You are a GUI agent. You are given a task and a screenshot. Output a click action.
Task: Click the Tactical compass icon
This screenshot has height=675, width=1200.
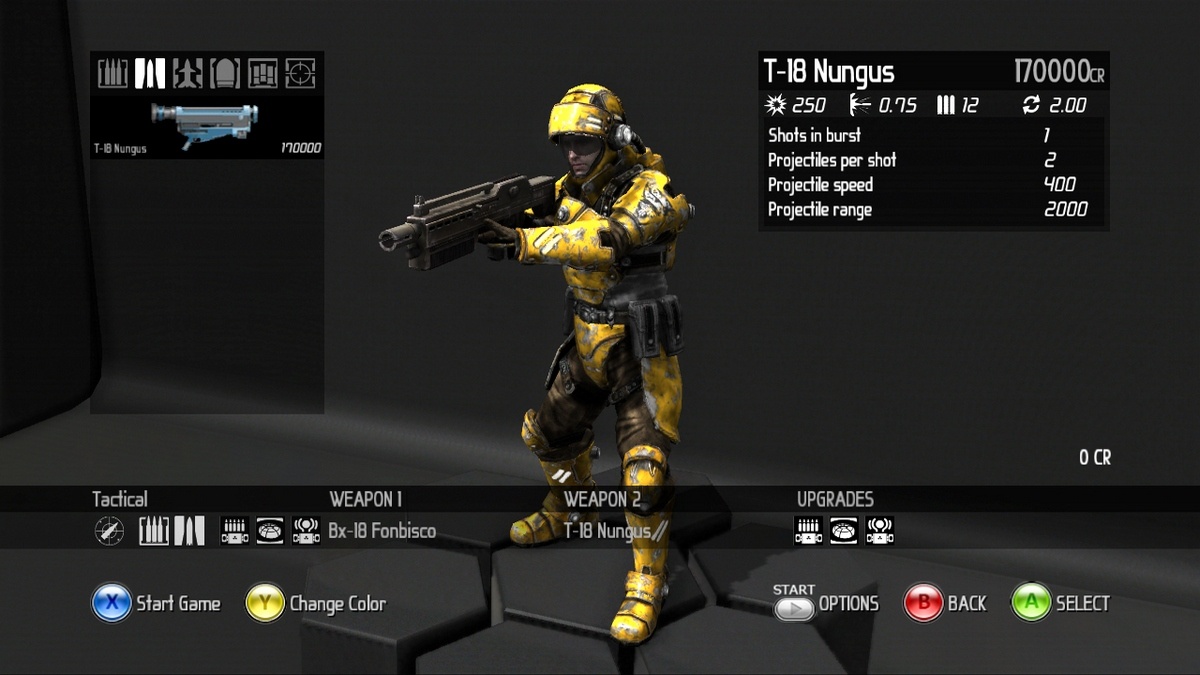[x=109, y=531]
